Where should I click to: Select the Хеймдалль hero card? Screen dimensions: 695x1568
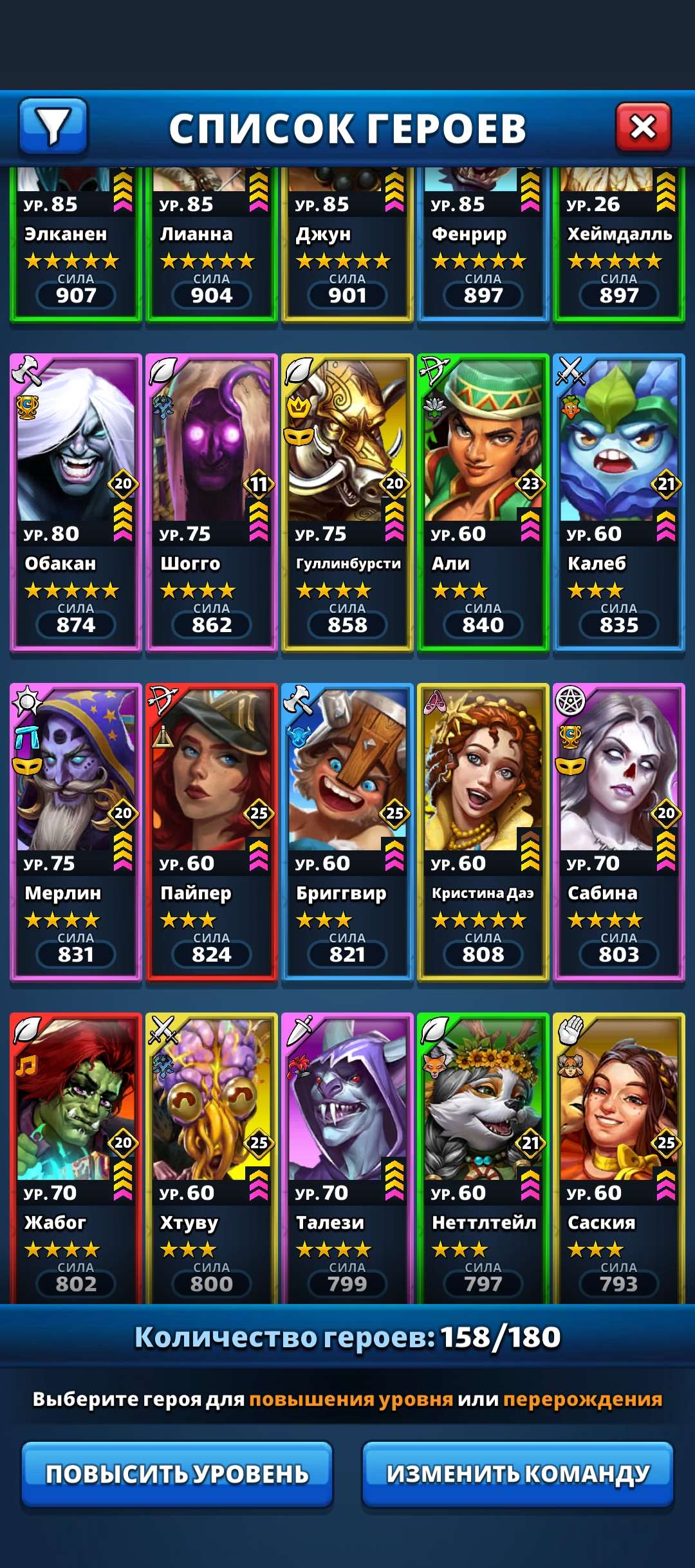619,245
